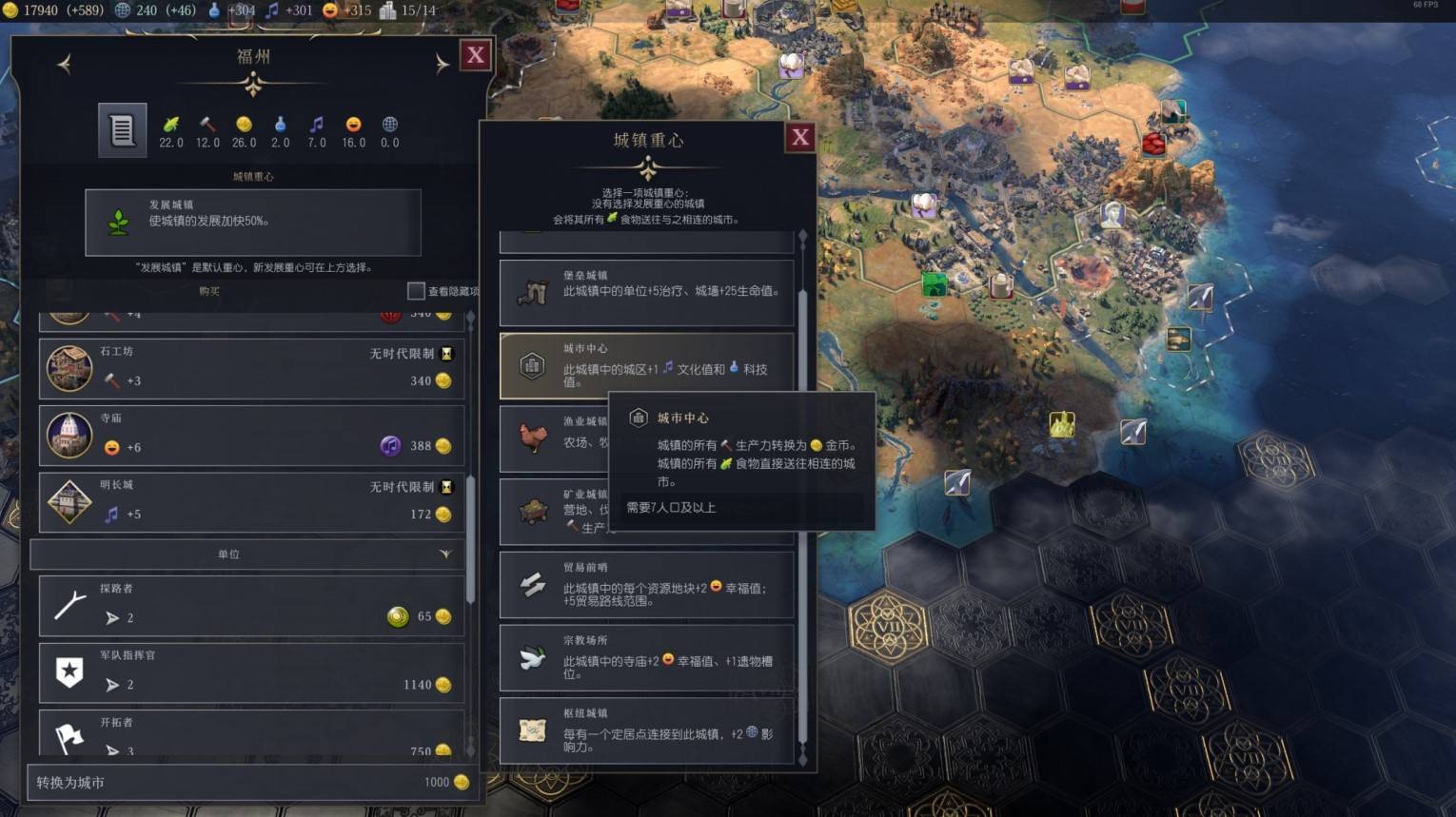Viewport: 1456px width, 817px height.
Task: Select the 贸易前哨 trade outpost focus
Action: click(646, 585)
